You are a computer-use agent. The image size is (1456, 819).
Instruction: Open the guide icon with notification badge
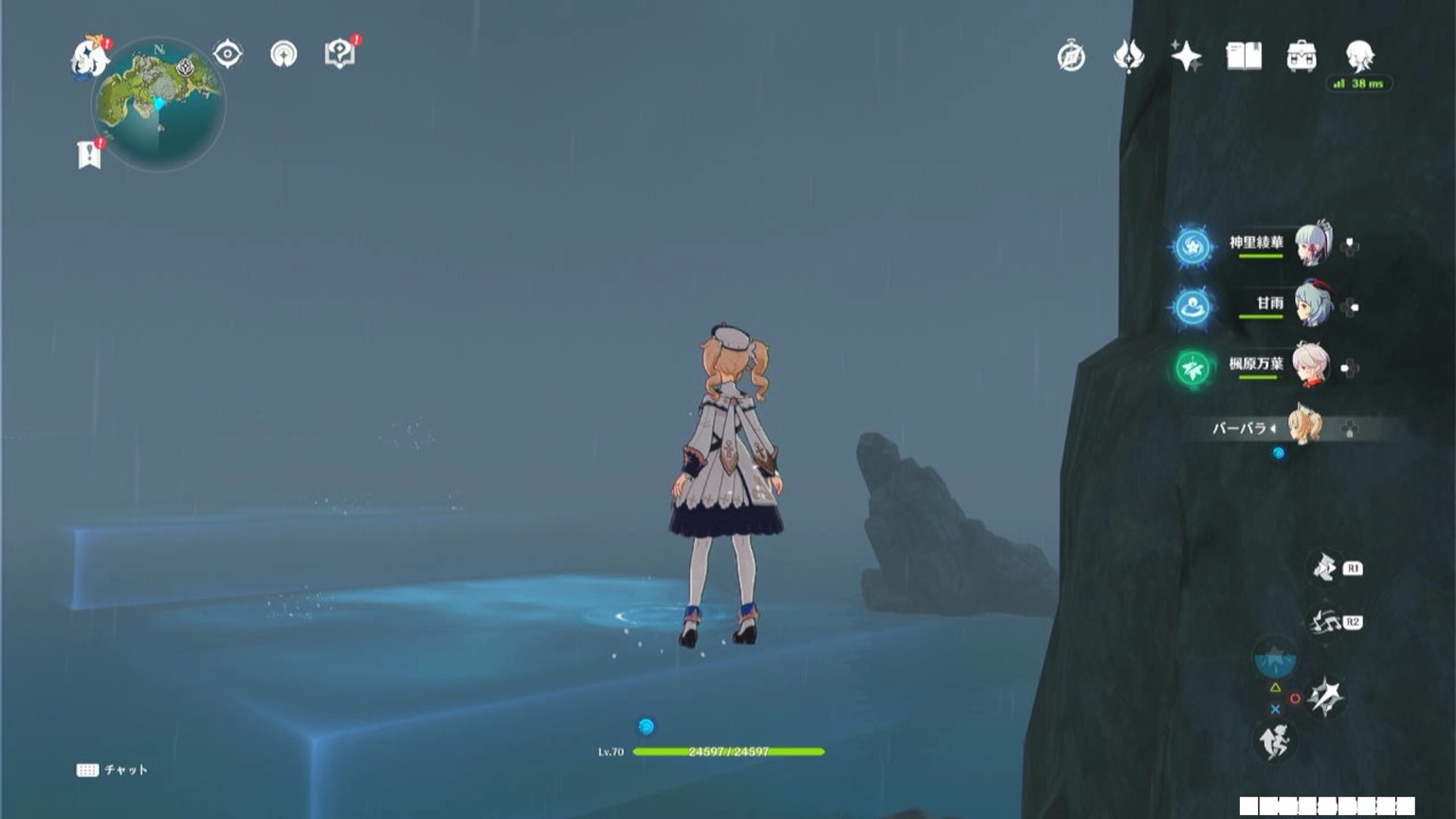point(340,54)
